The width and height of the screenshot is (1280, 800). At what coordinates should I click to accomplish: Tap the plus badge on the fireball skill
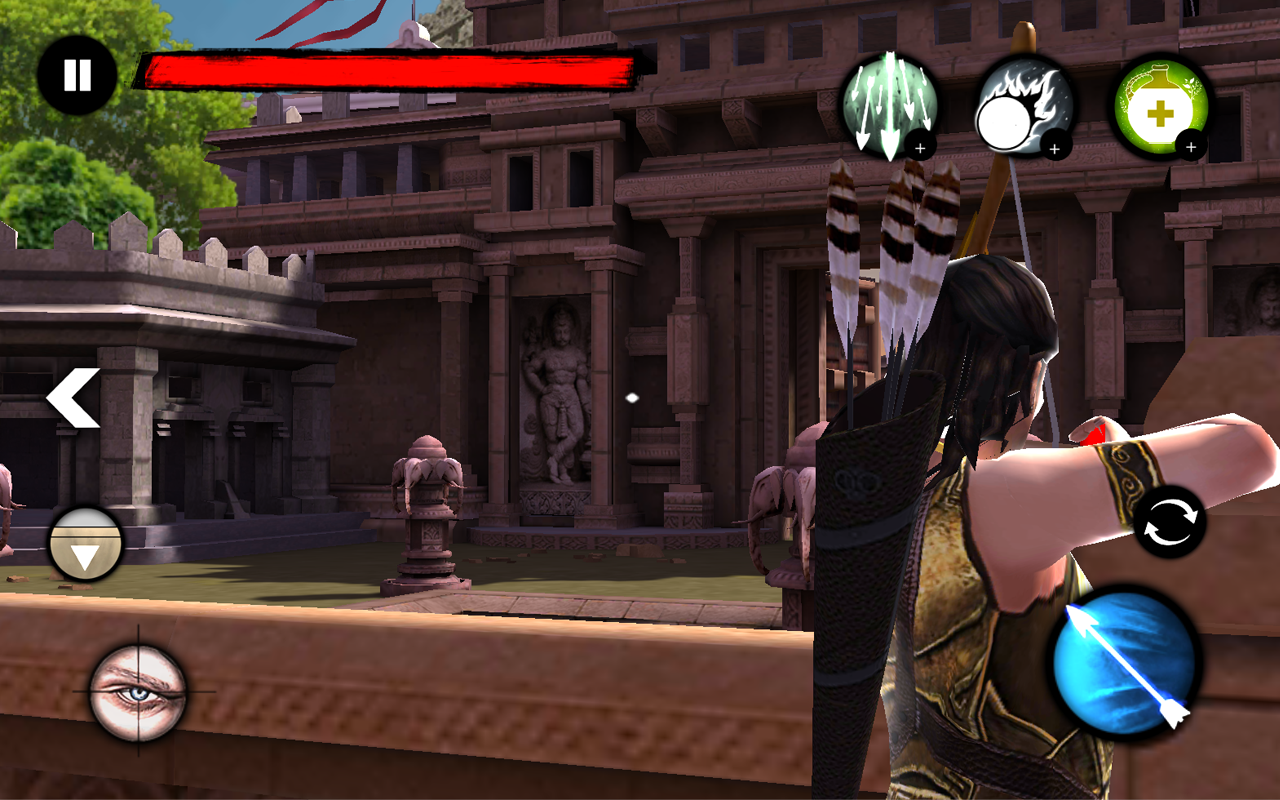(x=1057, y=148)
